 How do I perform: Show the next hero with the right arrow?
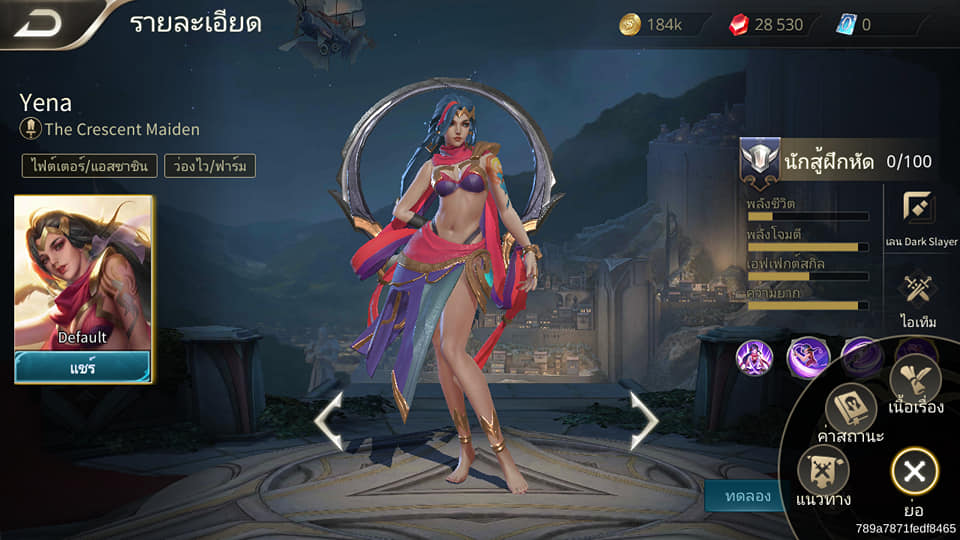[x=643, y=421]
